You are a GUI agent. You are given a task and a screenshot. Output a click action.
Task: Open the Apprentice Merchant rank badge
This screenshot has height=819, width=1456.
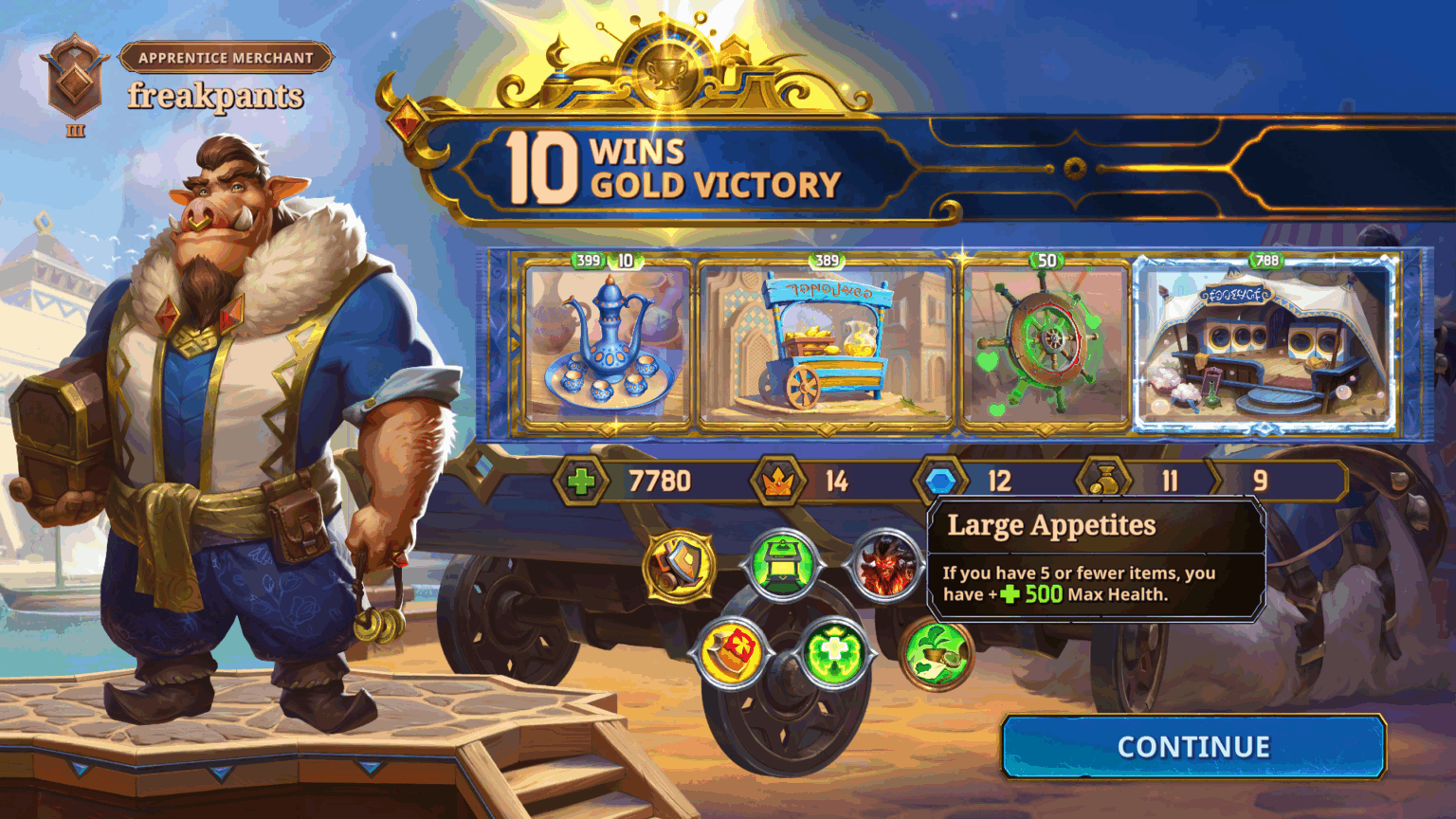(x=75, y=84)
